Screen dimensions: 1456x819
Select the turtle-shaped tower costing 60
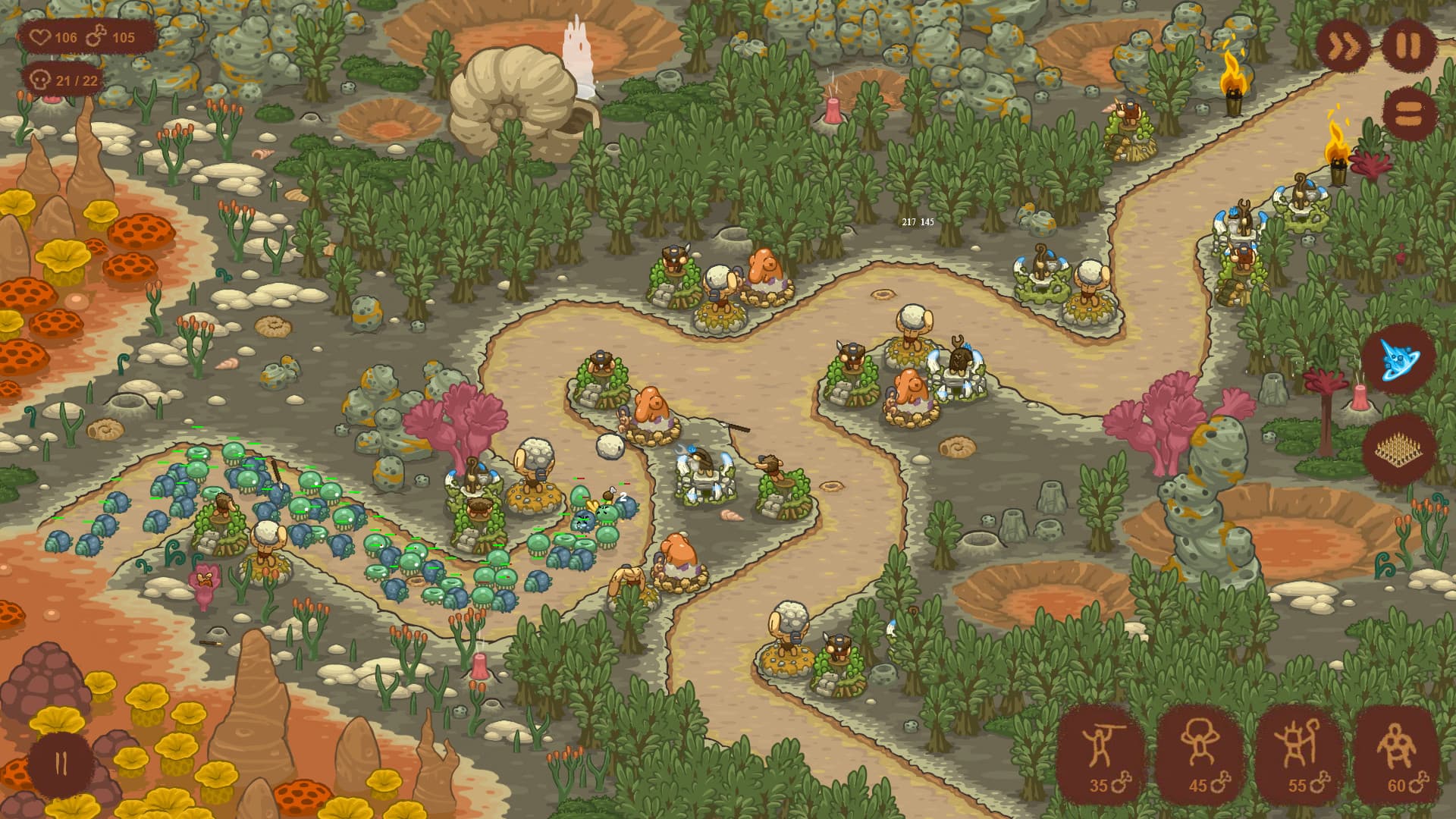tap(1397, 754)
